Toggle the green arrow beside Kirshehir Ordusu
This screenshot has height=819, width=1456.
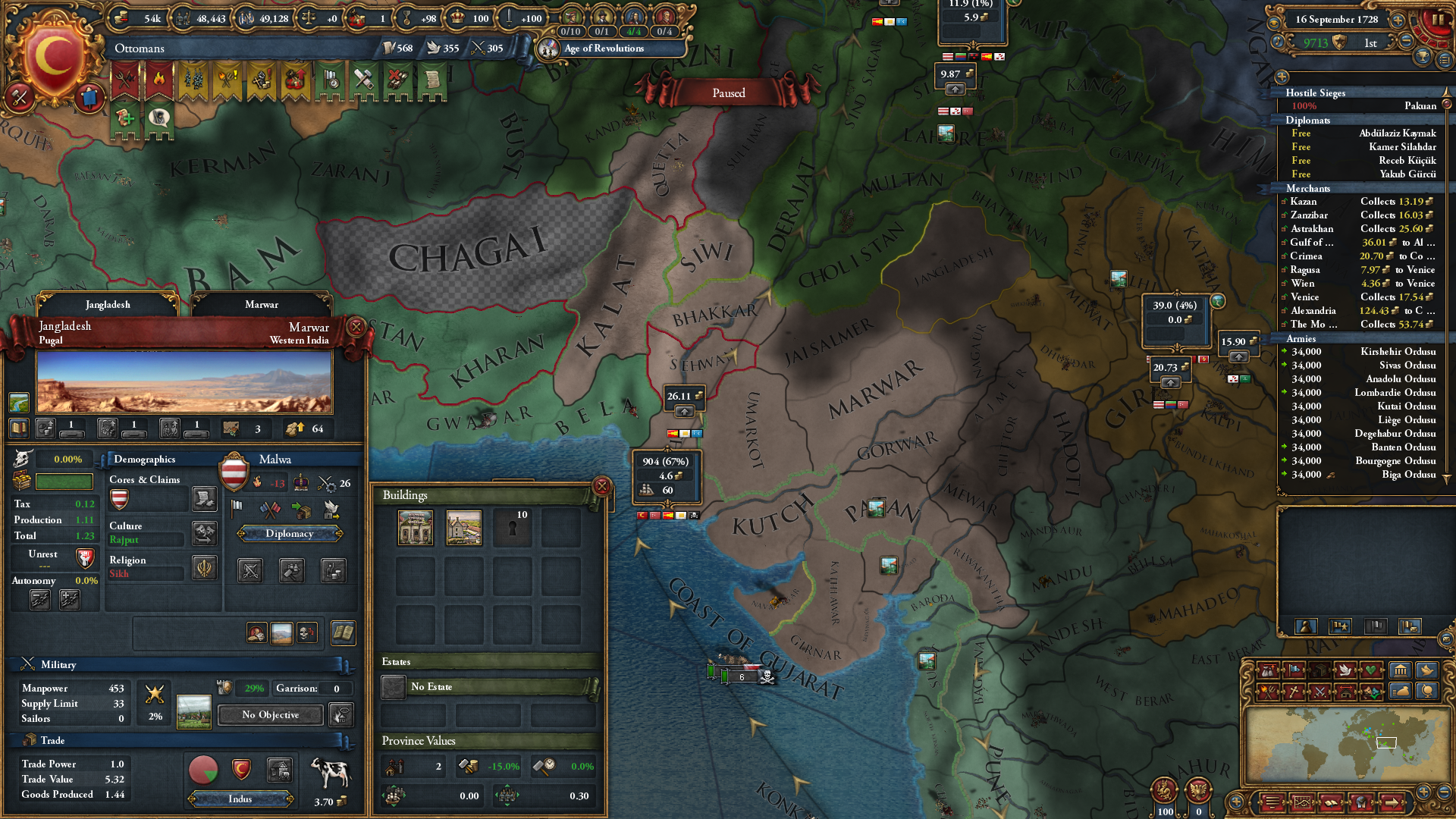coord(1284,351)
